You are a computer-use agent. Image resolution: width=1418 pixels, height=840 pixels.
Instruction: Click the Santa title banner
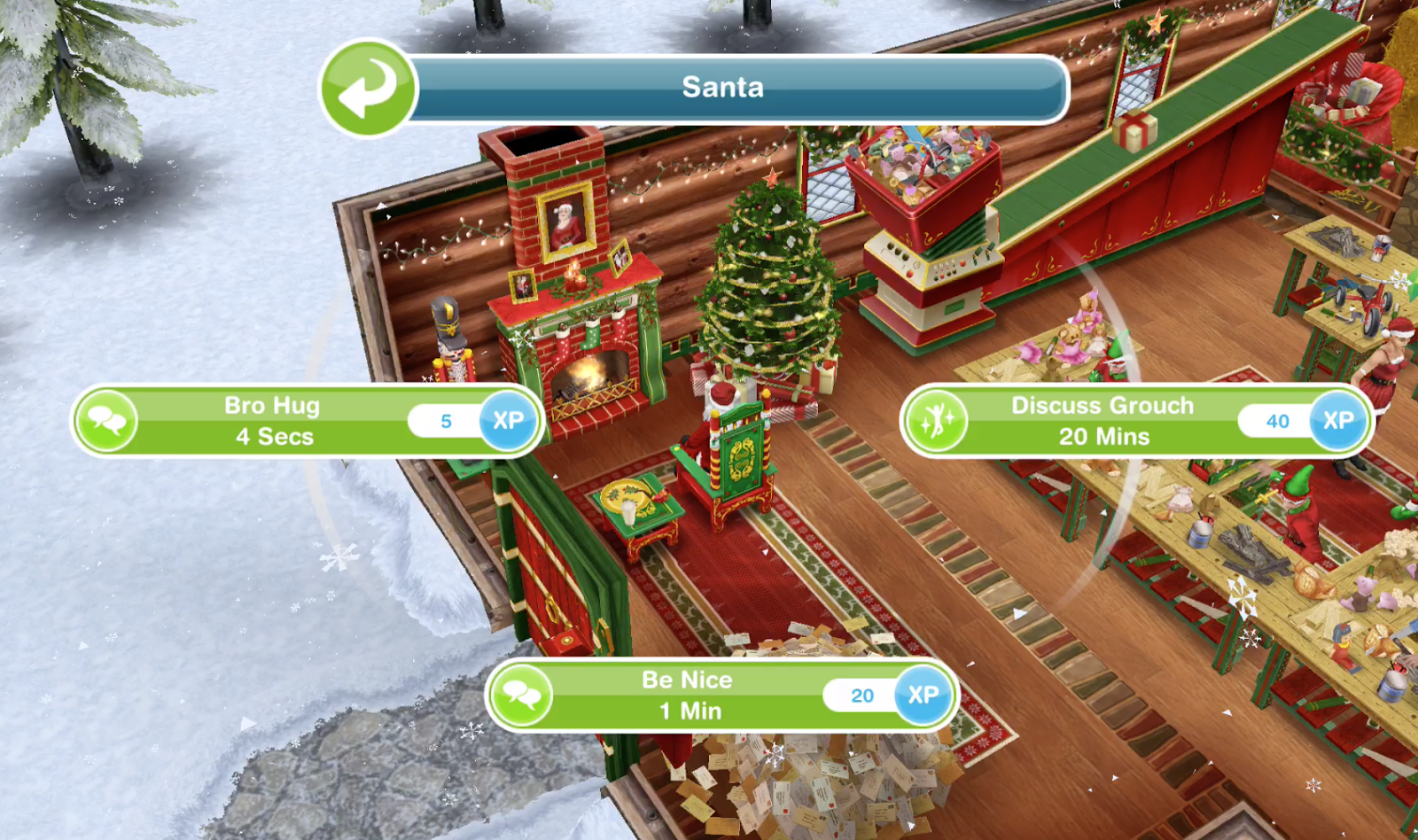[x=722, y=87]
